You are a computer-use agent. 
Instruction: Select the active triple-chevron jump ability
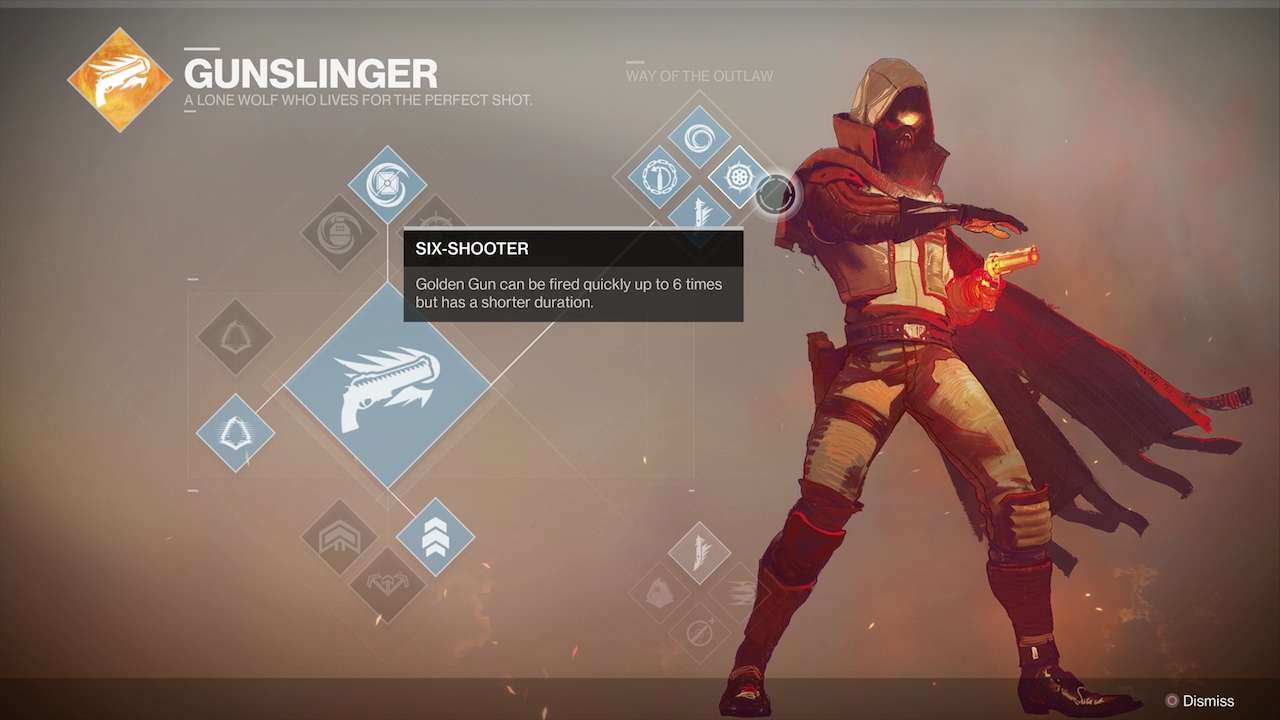click(x=435, y=537)
